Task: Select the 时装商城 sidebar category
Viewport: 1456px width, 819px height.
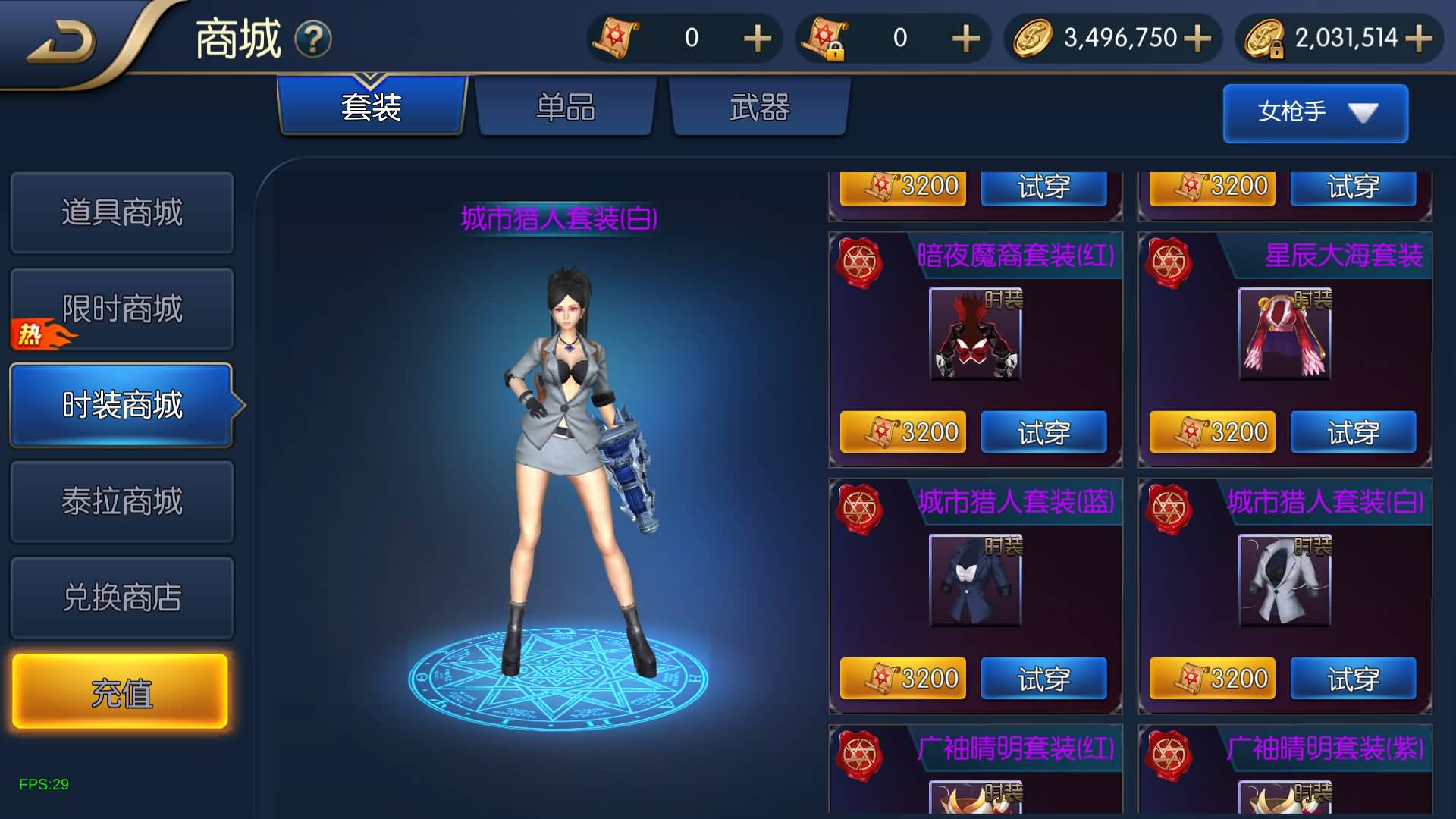Action: point(121,406)
